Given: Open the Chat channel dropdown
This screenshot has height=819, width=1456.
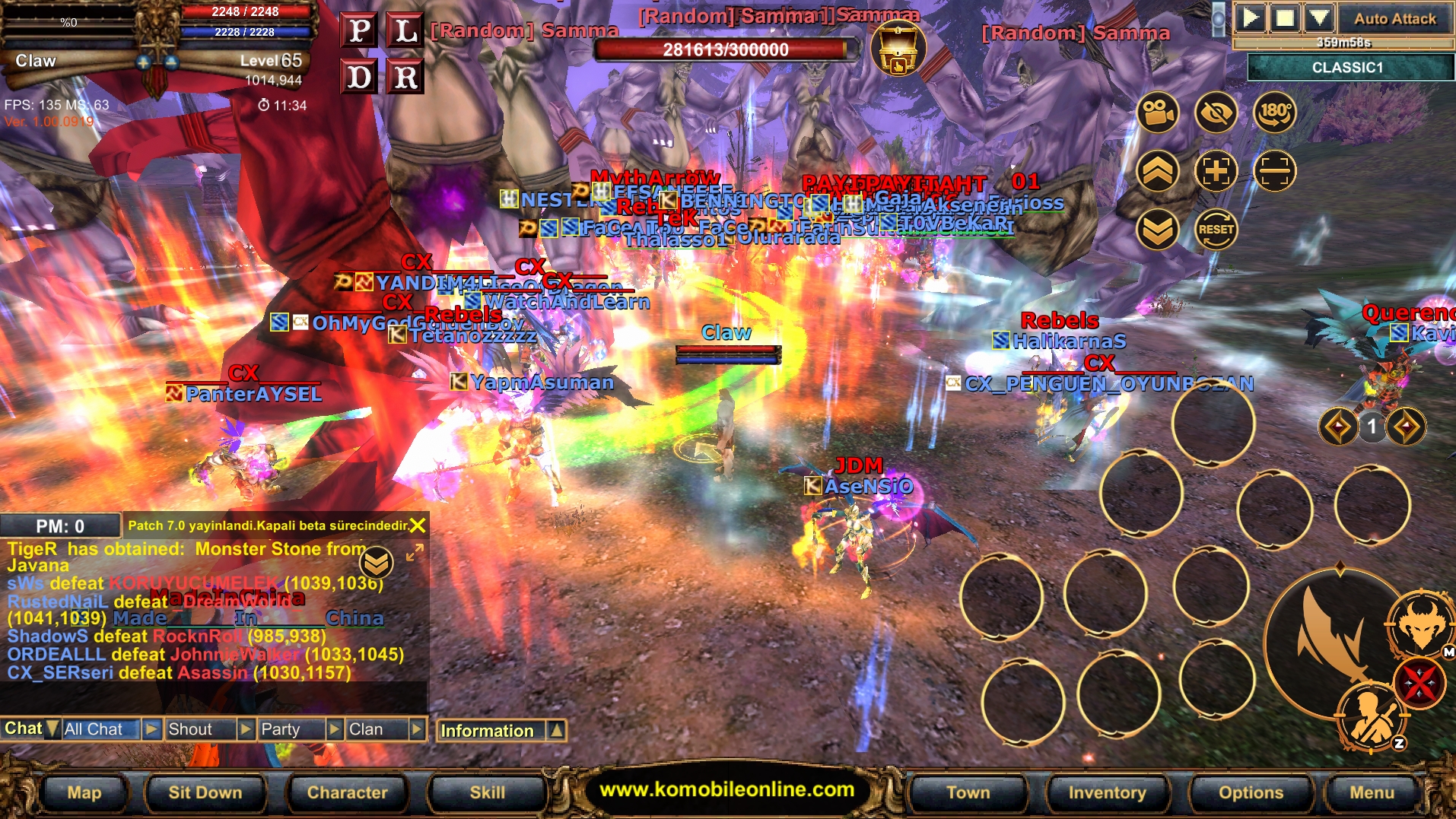Looking at the screenshot, I should [x=51, y=729].
